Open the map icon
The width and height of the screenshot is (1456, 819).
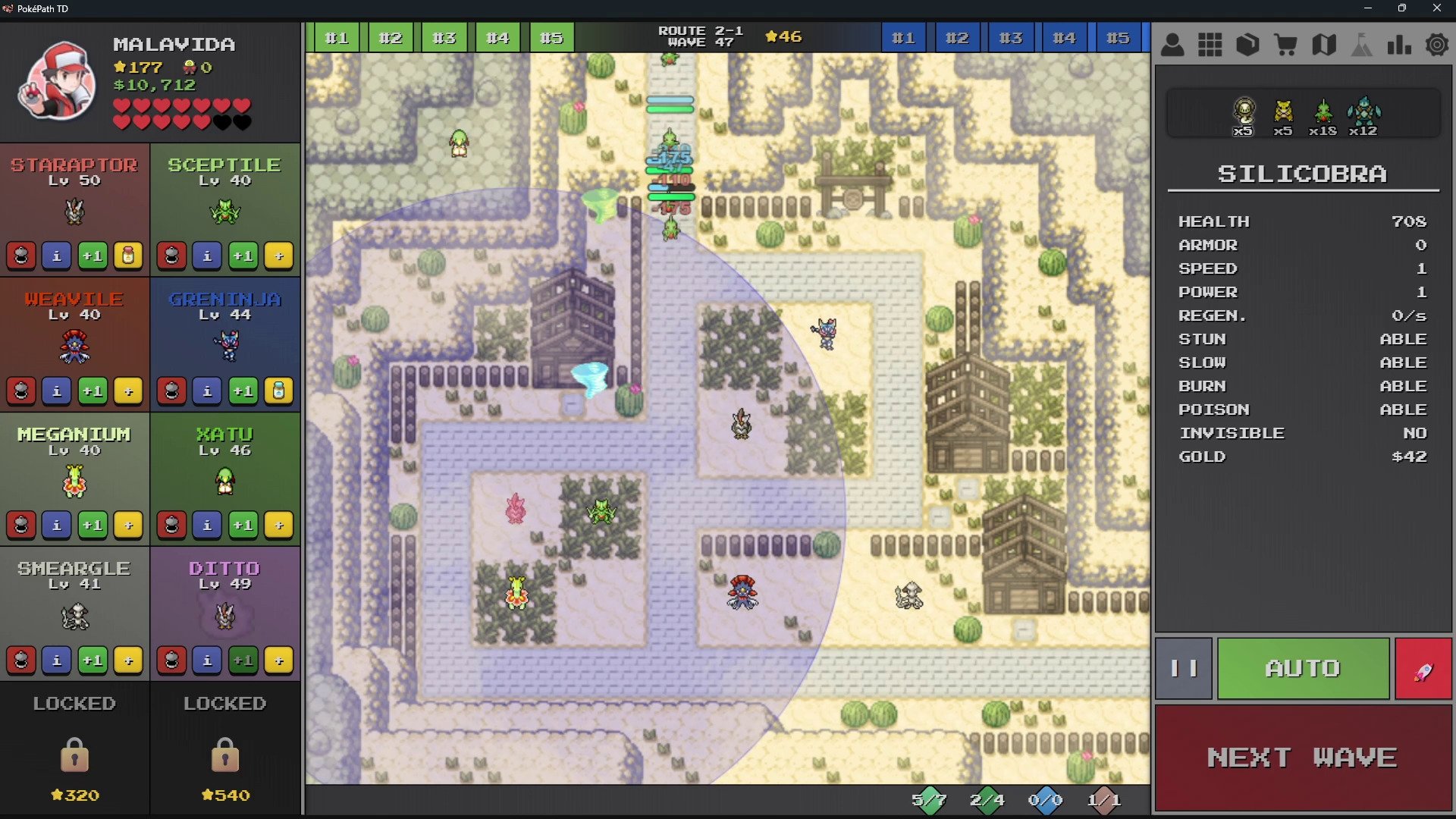click(x=1323, y=45)
